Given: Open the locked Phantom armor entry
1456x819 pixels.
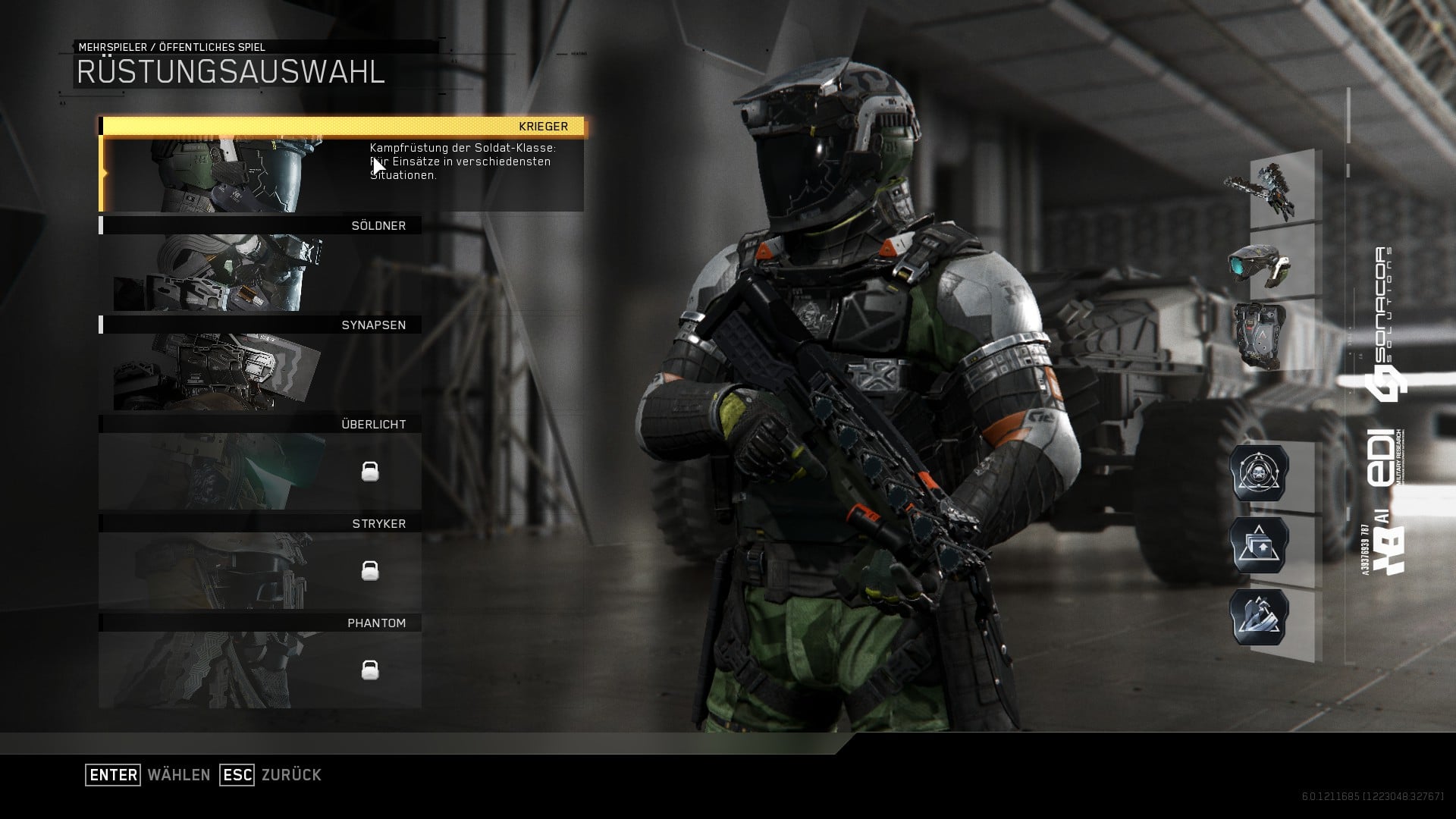Looking at the screenshot, I should 260,662.
